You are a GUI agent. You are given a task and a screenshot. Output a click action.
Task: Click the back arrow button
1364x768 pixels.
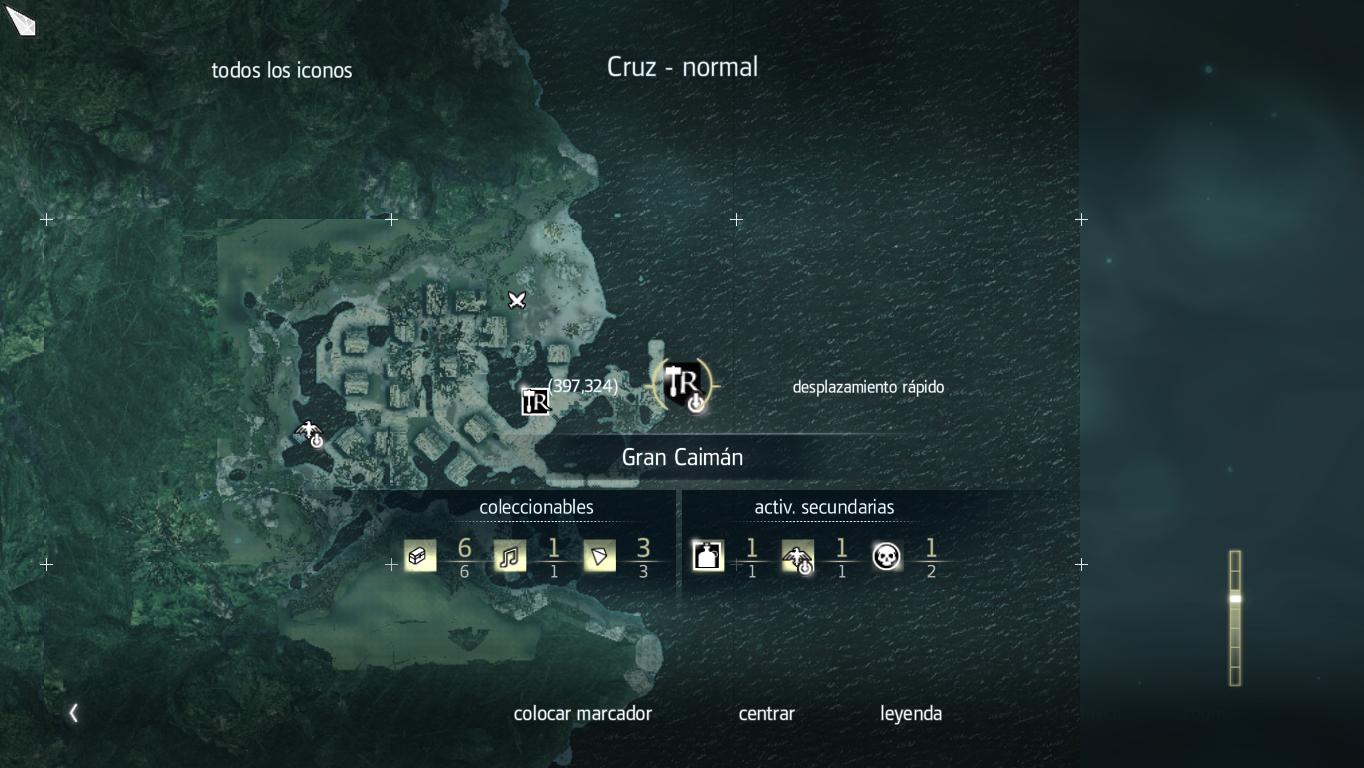click(73, 713)
